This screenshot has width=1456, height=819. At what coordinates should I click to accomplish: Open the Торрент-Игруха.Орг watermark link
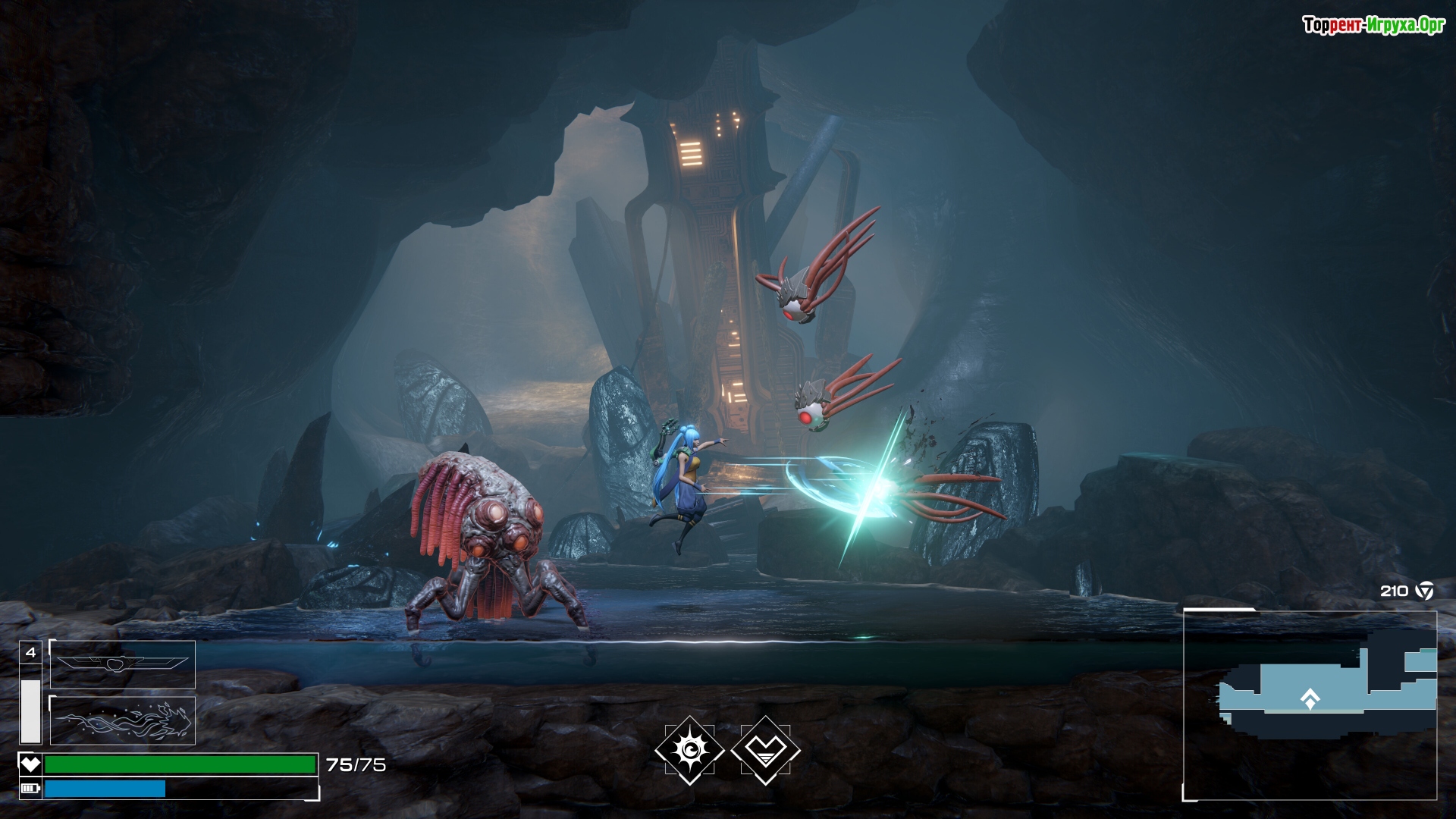click(x=1373, y=26)
